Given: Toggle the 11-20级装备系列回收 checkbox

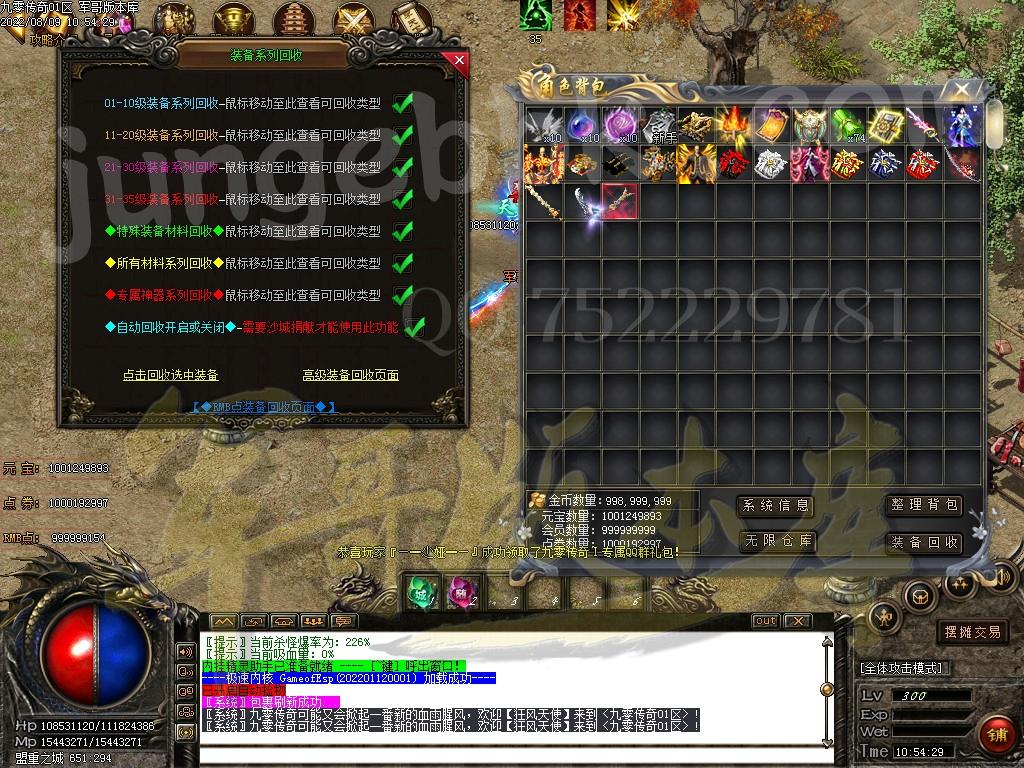Looking at the screenshot, I should coord(403,136).
